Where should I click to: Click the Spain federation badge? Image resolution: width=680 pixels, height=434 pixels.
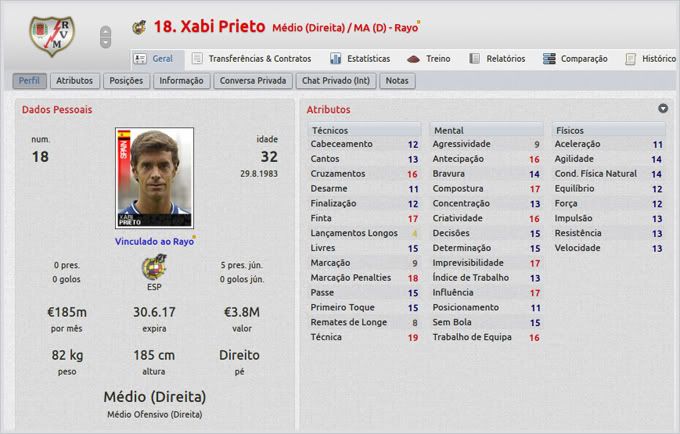click(154, 266)
